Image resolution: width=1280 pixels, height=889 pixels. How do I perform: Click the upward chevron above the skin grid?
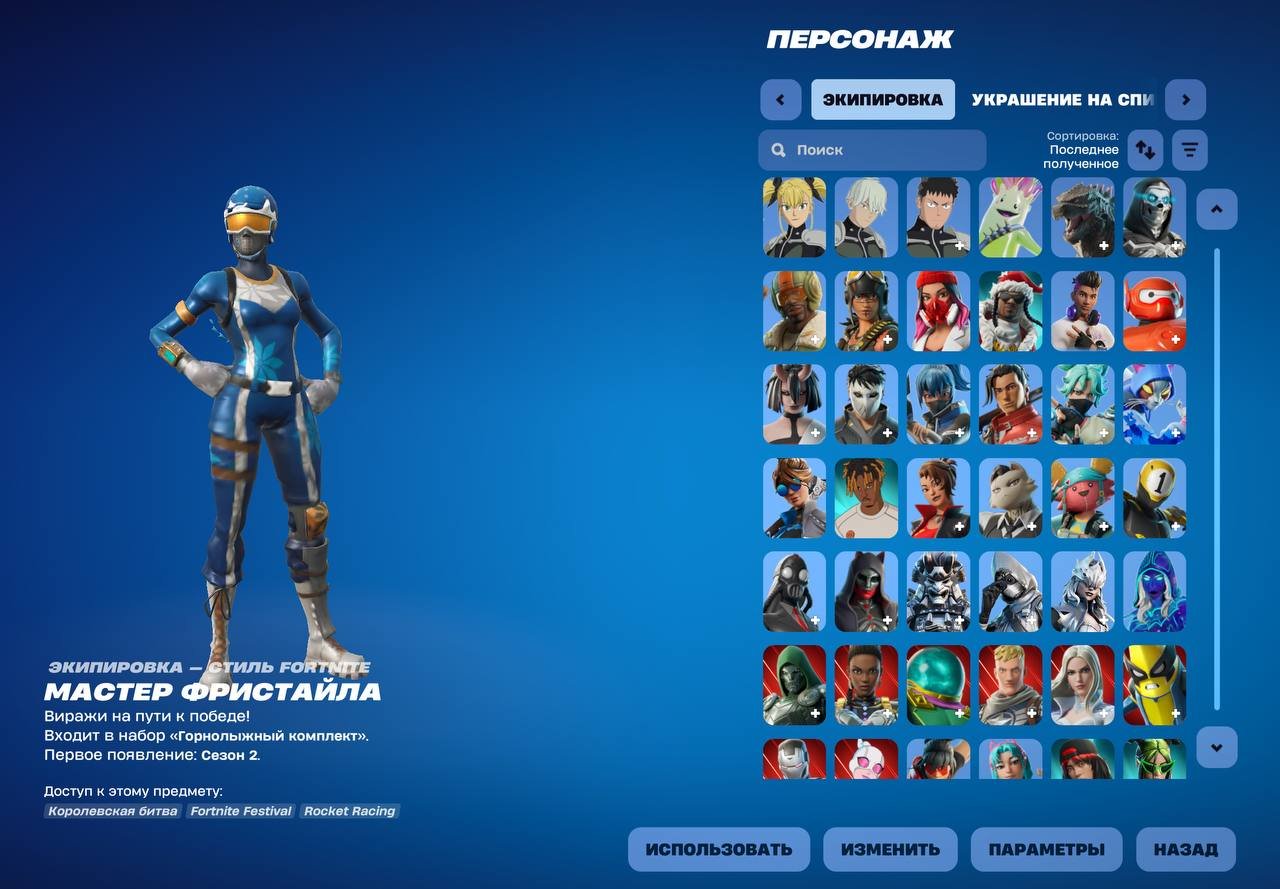pos(1216,209)
